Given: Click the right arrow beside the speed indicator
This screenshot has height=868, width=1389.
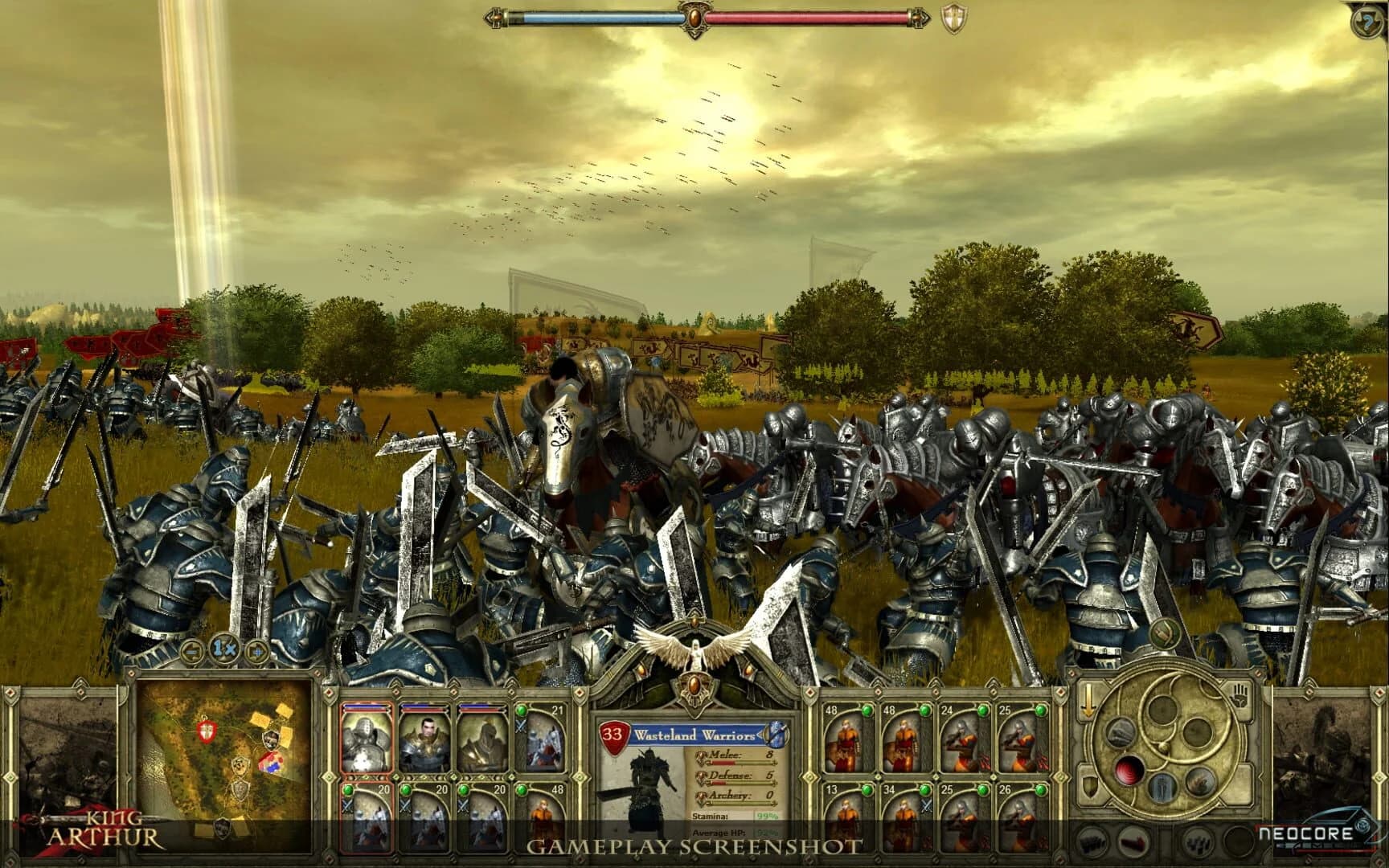Looking at the screenshot, I should pyautogui.click(x=256, y=650).
